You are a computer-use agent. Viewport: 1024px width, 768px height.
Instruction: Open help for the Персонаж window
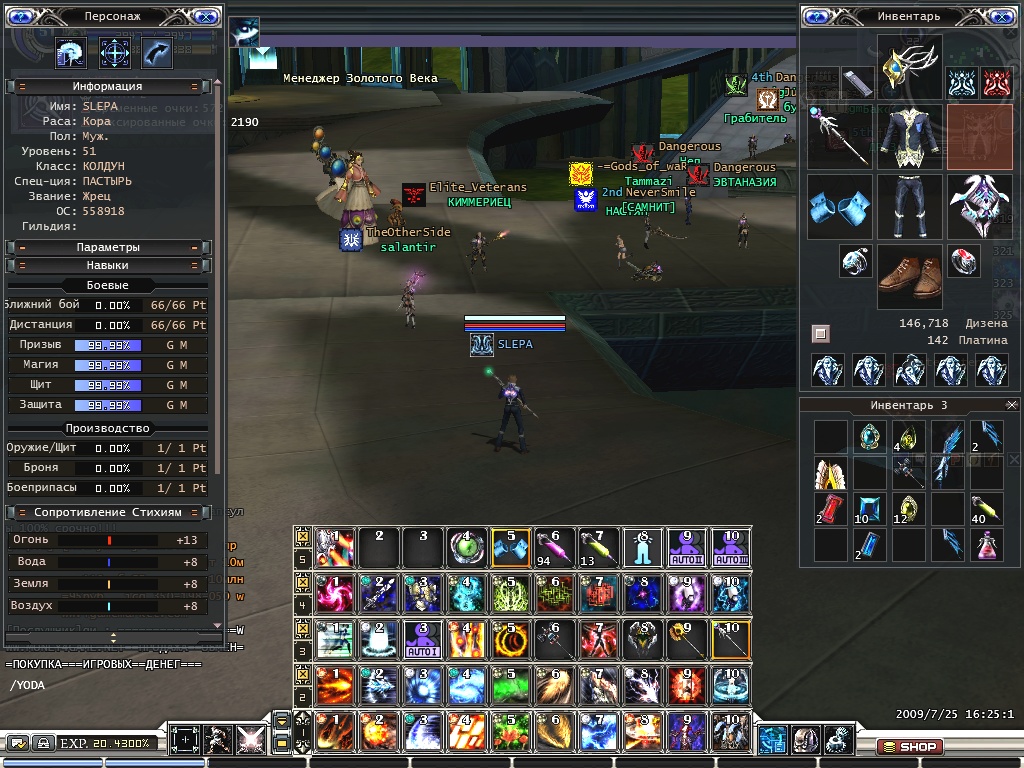click(21, 17)
